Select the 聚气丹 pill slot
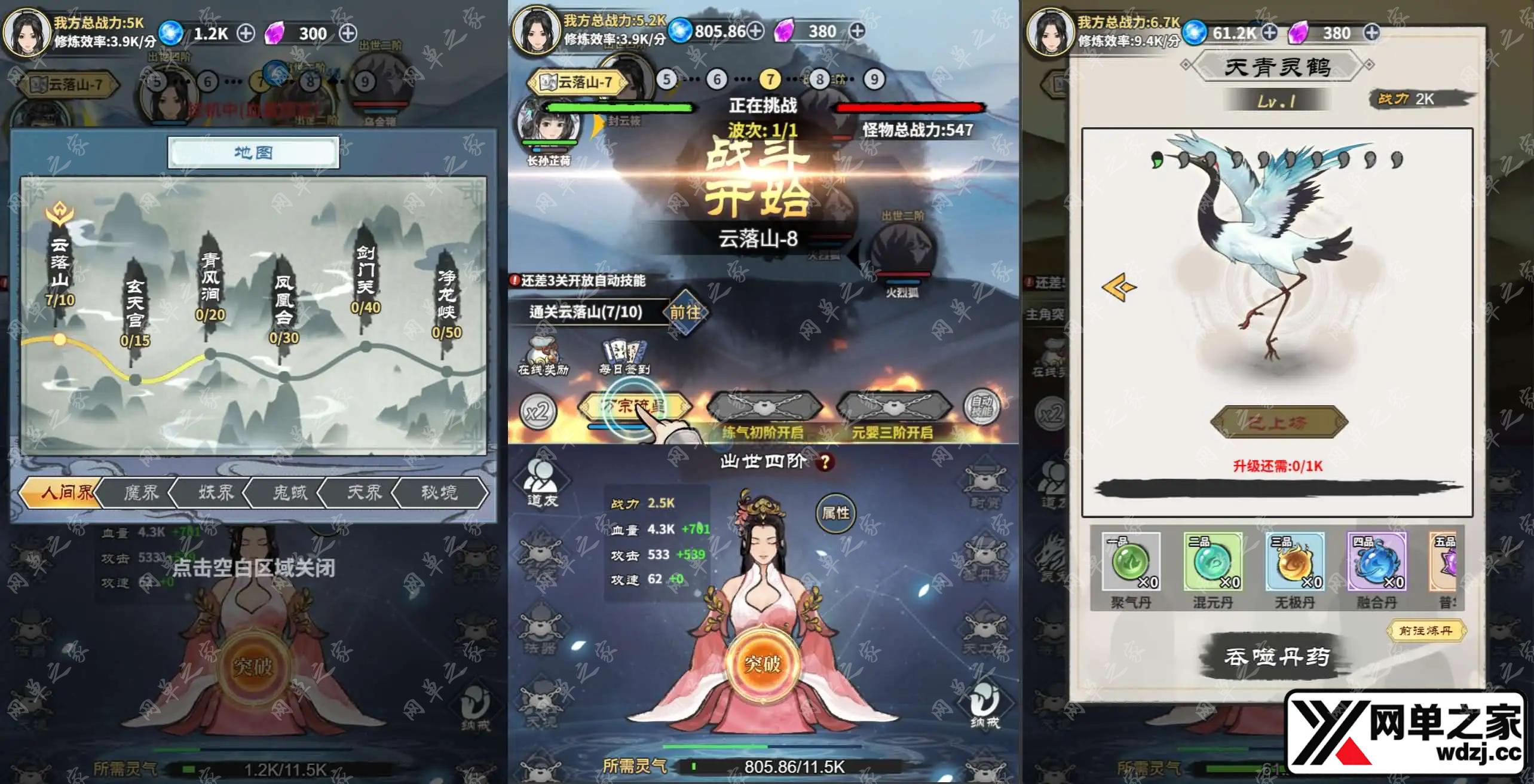This screenshot has width=1534, height=784. pyautogui.click(x=1131, y=563)
